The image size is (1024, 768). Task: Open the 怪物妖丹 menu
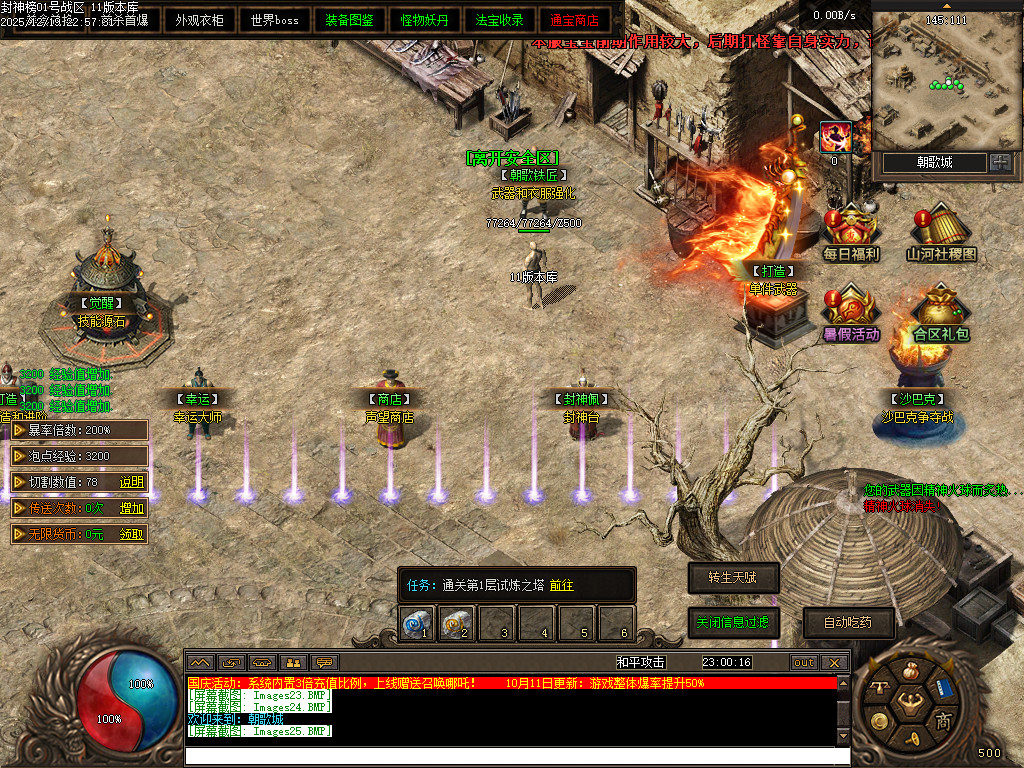click(424, 20)
